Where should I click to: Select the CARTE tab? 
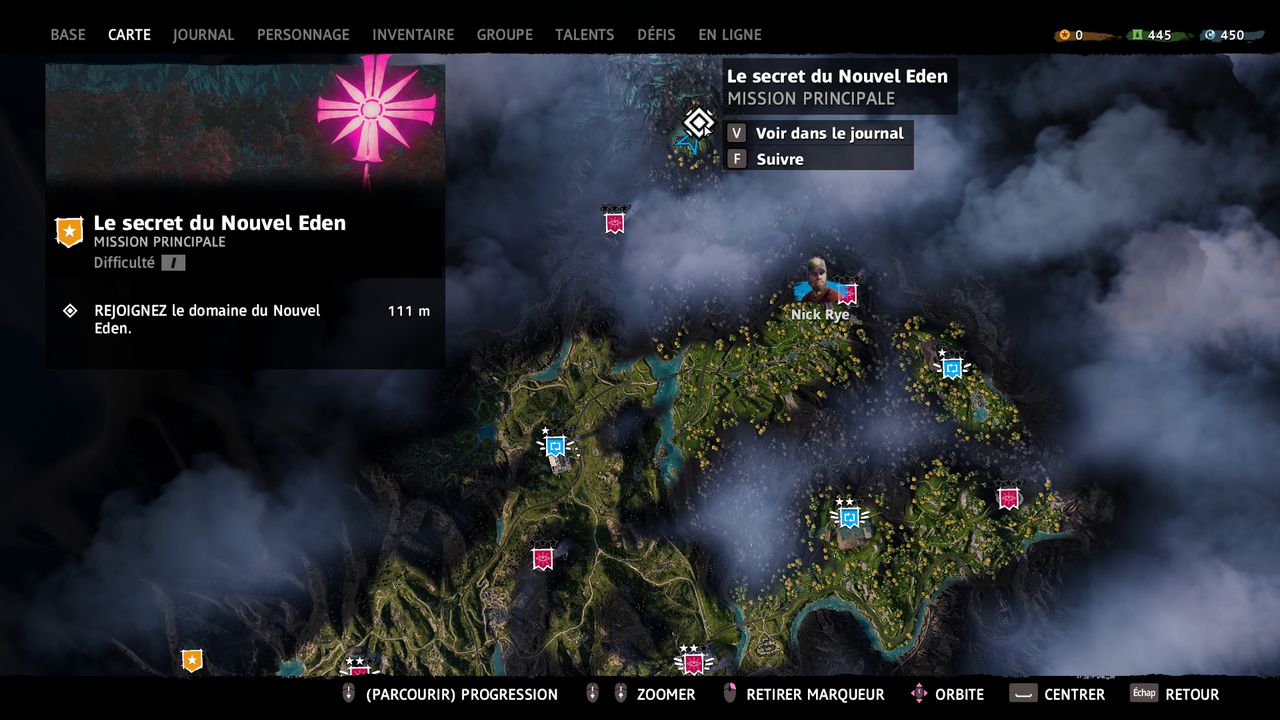click(x=129, y=34)
